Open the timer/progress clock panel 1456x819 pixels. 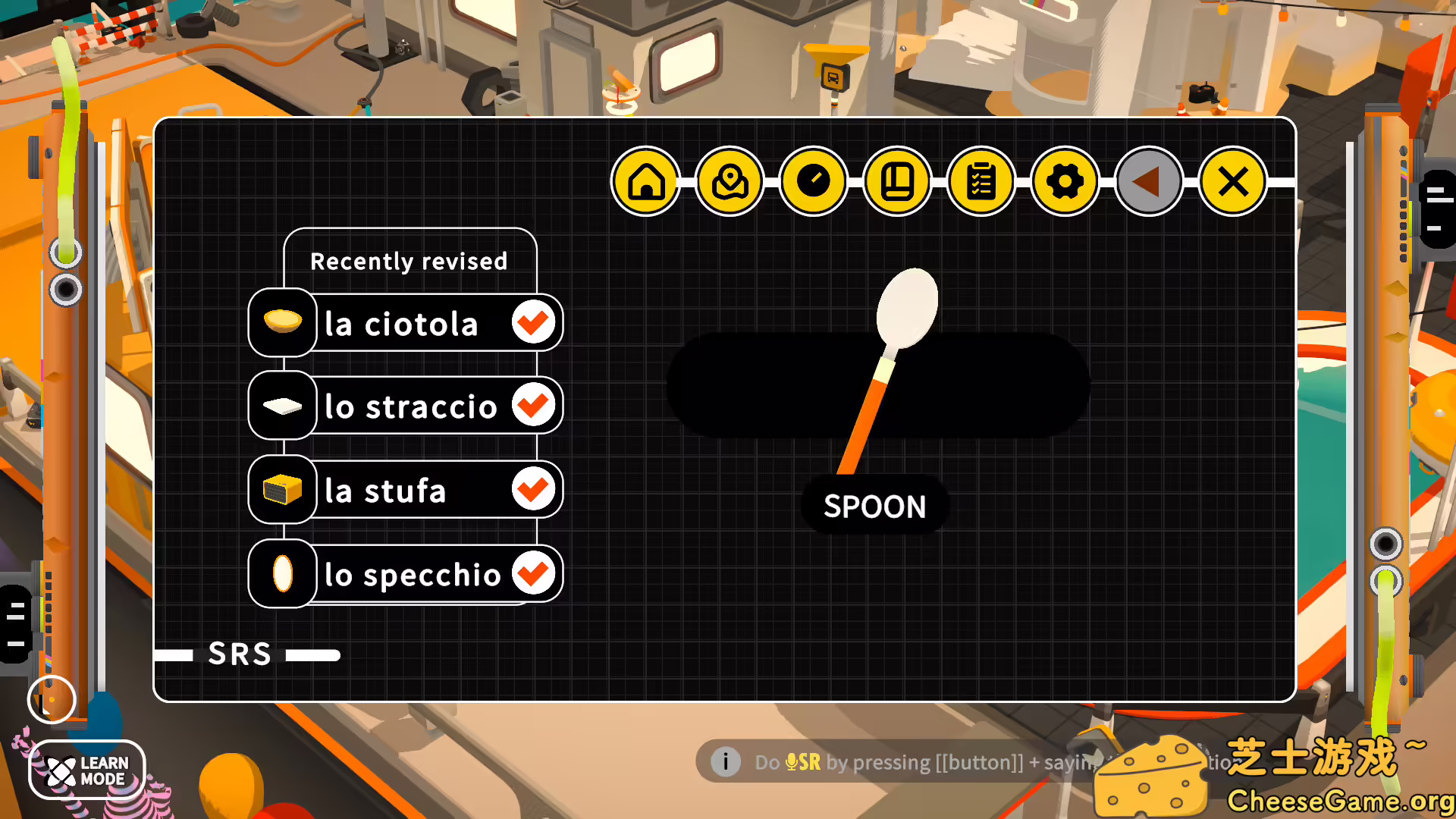click(814, 182)
